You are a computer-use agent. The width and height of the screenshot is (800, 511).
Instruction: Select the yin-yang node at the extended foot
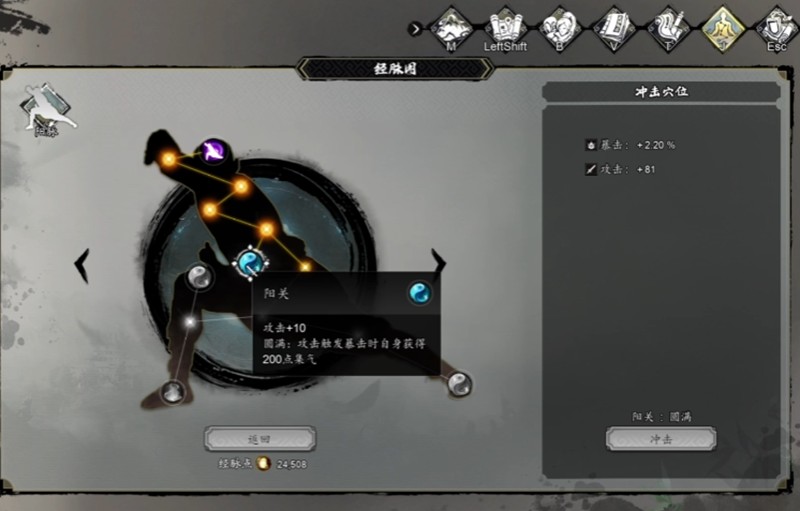[x=459, y=384]
